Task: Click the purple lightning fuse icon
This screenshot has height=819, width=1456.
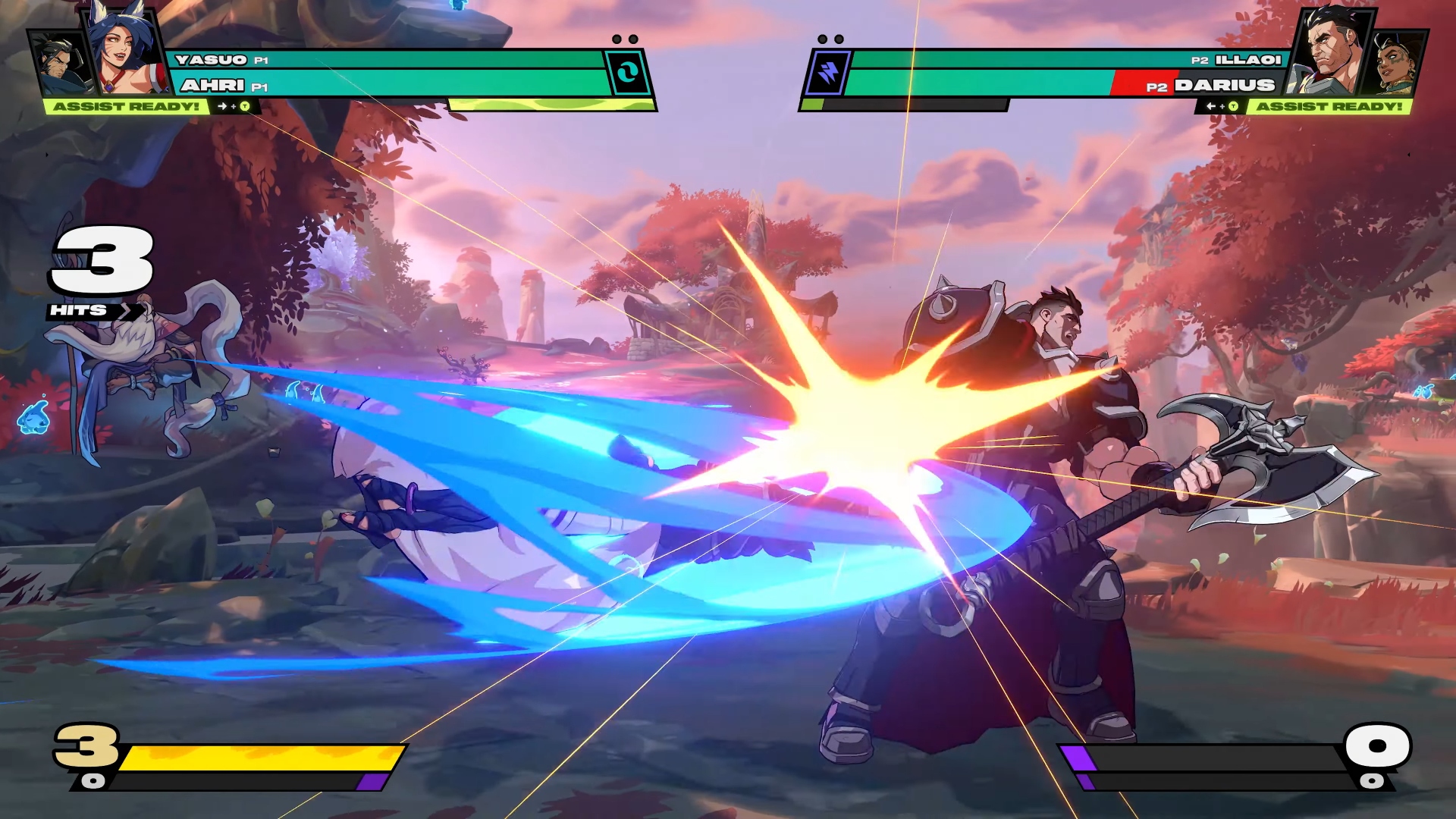Action: (827, 74)
